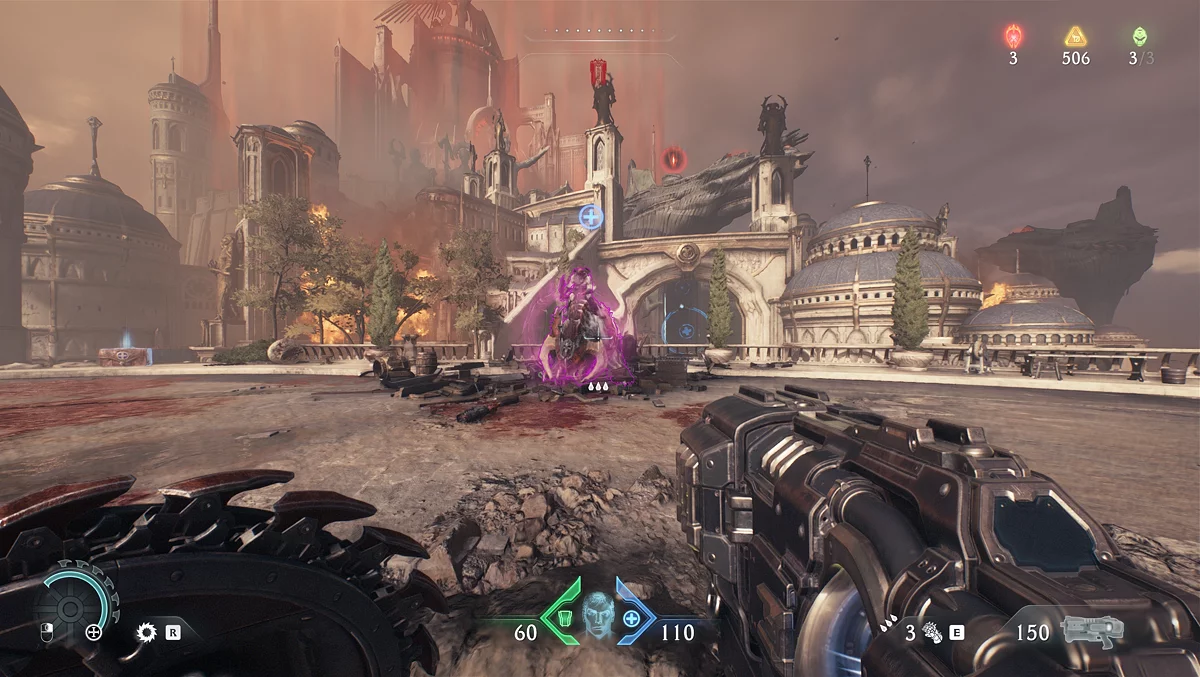
Task: Click the green Slayer helmet lives icon
Action: pos(1139,37)
